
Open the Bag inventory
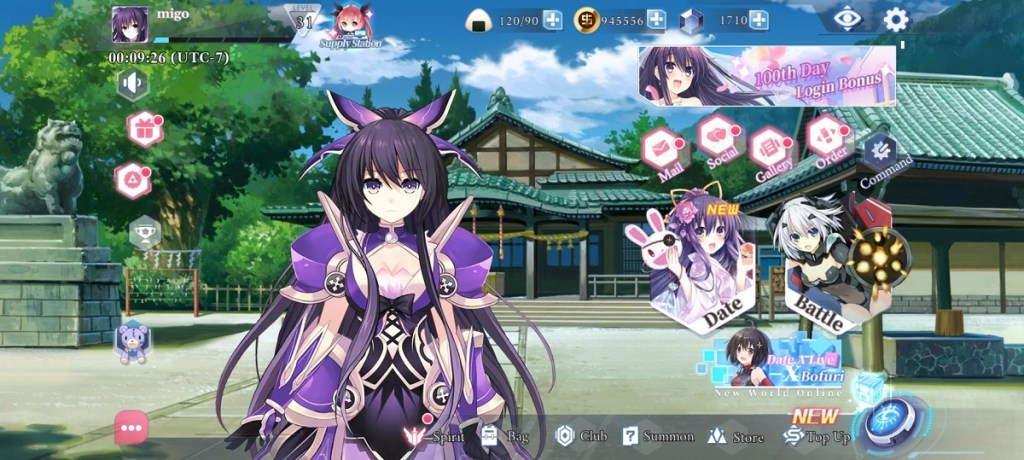[504, 436]
